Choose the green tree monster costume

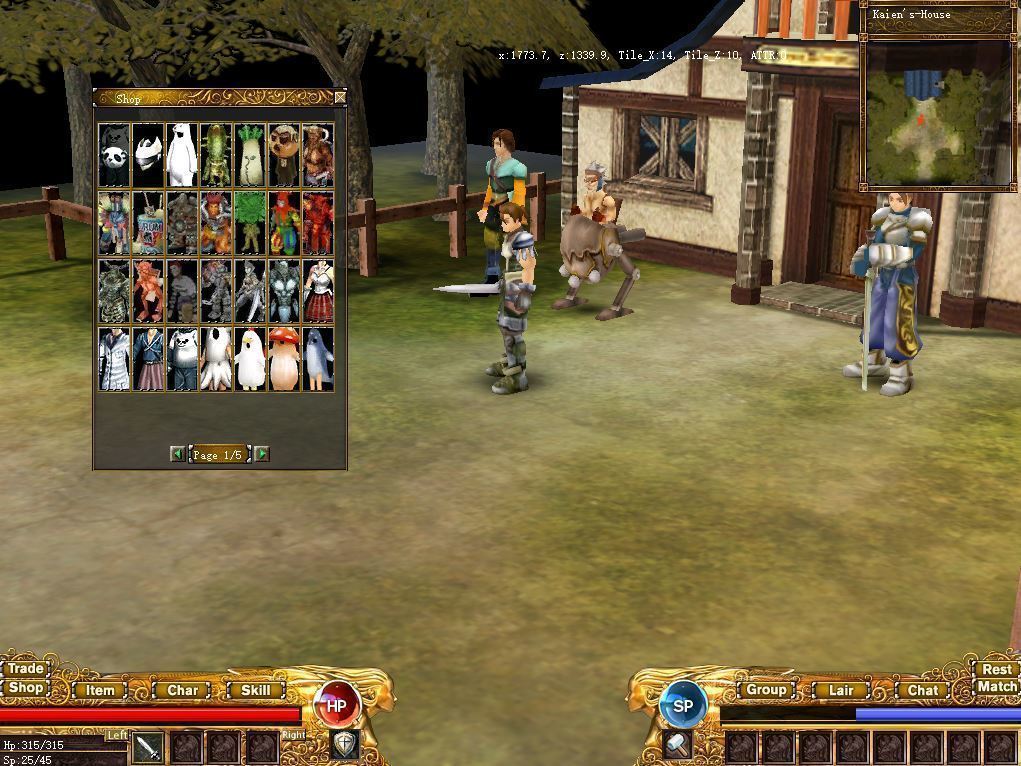point(250,222)
